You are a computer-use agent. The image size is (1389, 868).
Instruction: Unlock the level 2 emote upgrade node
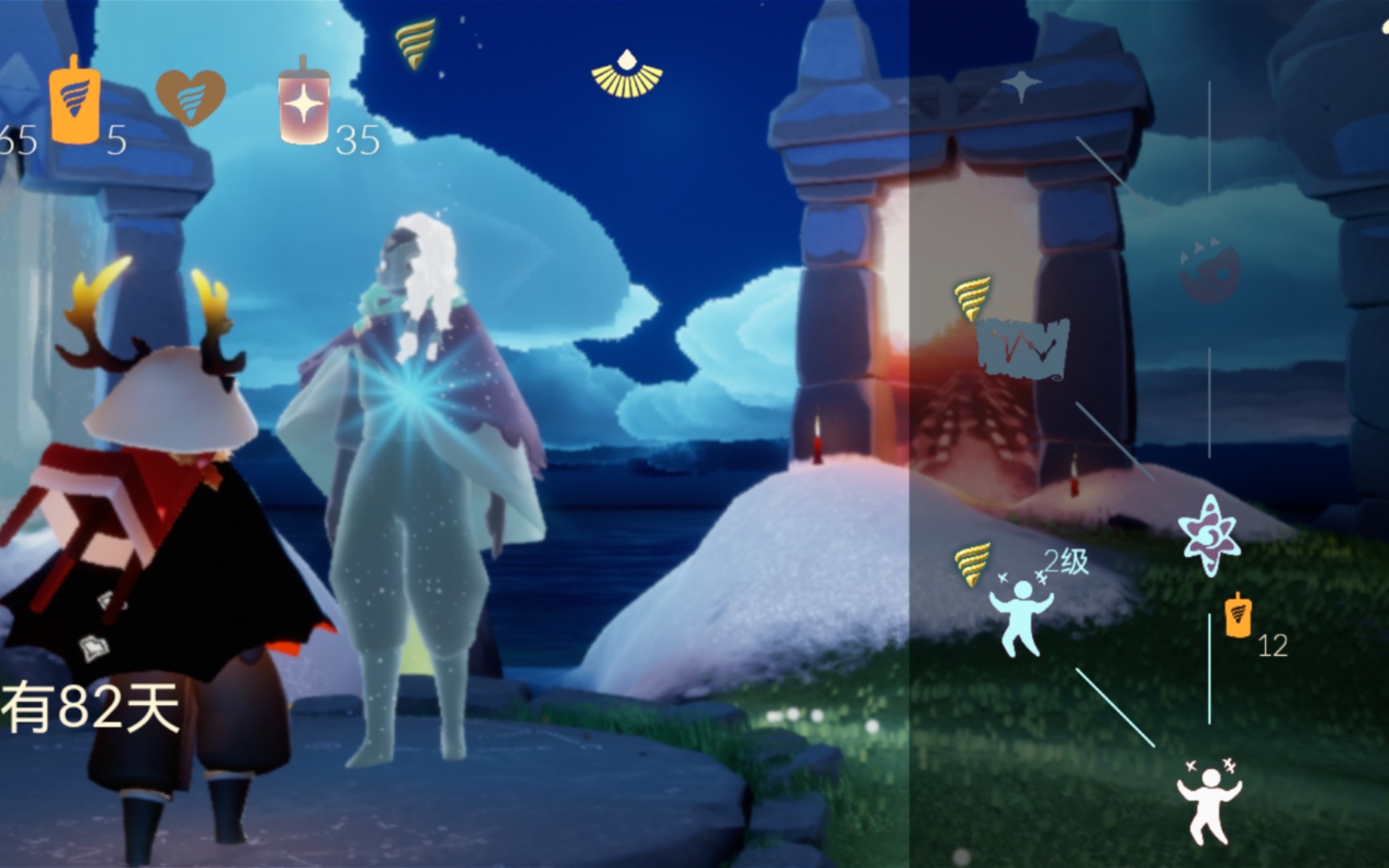pos(1019,614)
